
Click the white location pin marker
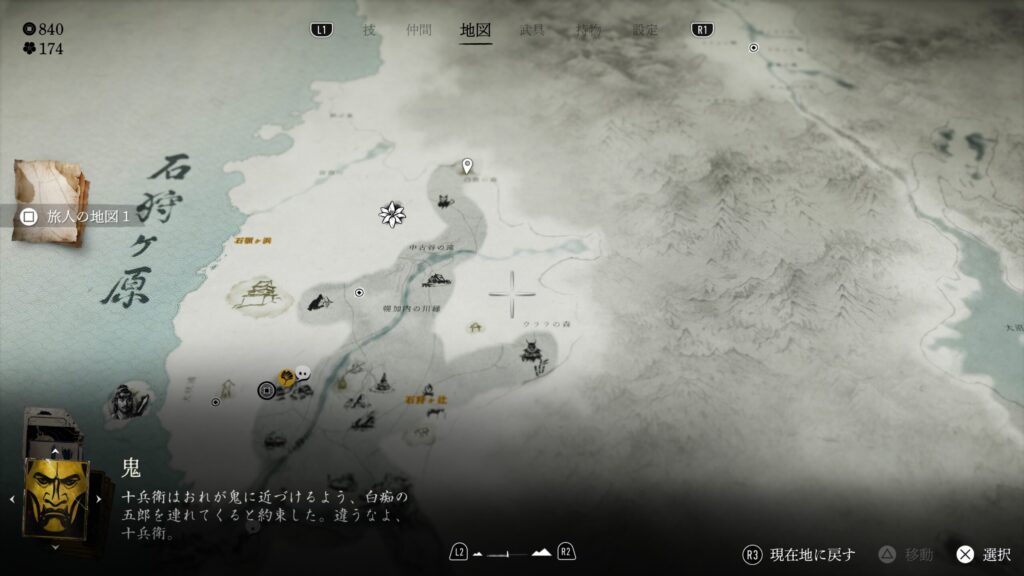click(x=466, y=166)
